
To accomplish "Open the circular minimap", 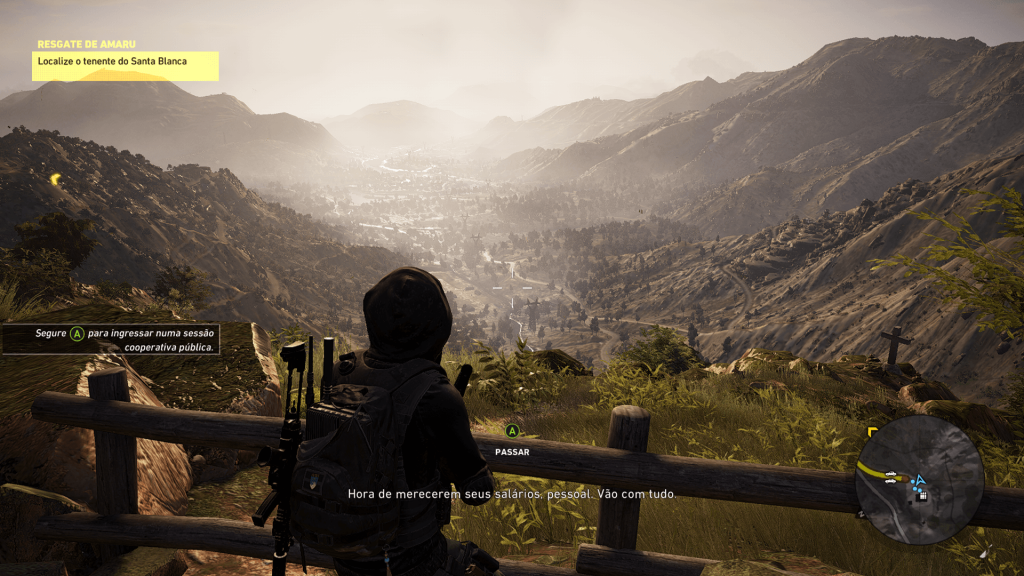I will point(919,479).
